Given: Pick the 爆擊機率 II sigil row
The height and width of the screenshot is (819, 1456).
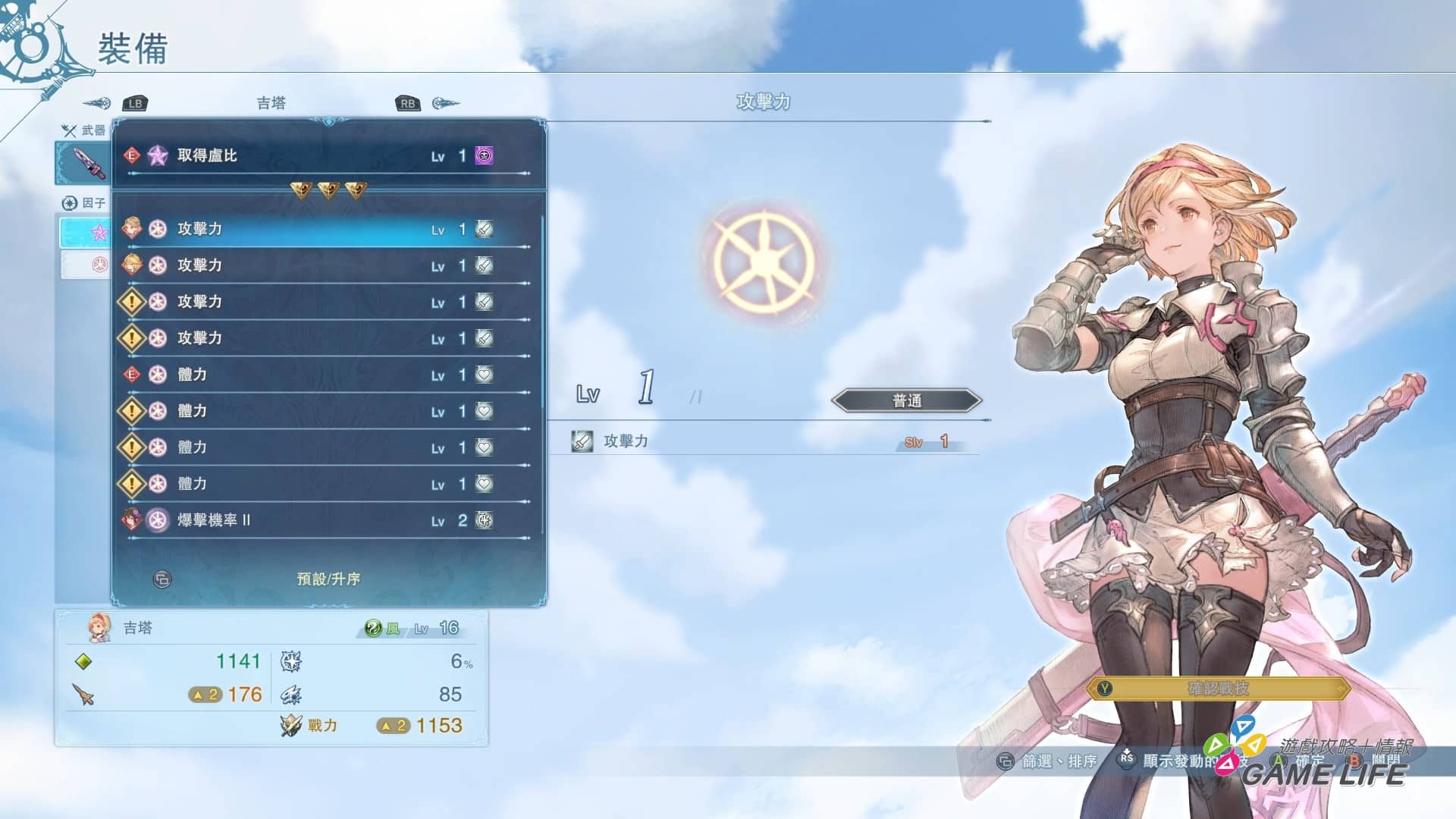Looking at the screenshot, I should point(328,520).
